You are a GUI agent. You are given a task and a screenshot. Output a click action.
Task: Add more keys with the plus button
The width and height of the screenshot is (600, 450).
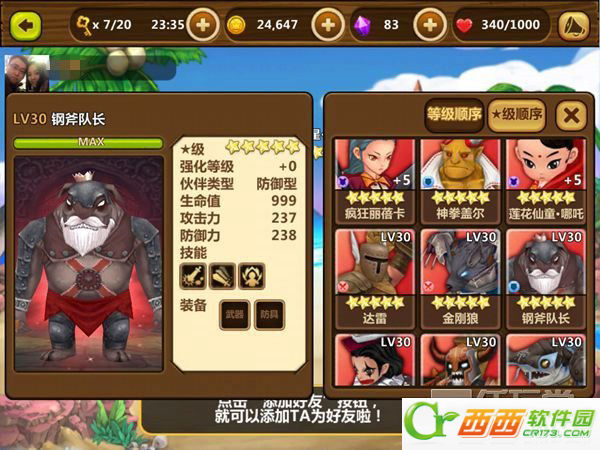pos(202,24)
